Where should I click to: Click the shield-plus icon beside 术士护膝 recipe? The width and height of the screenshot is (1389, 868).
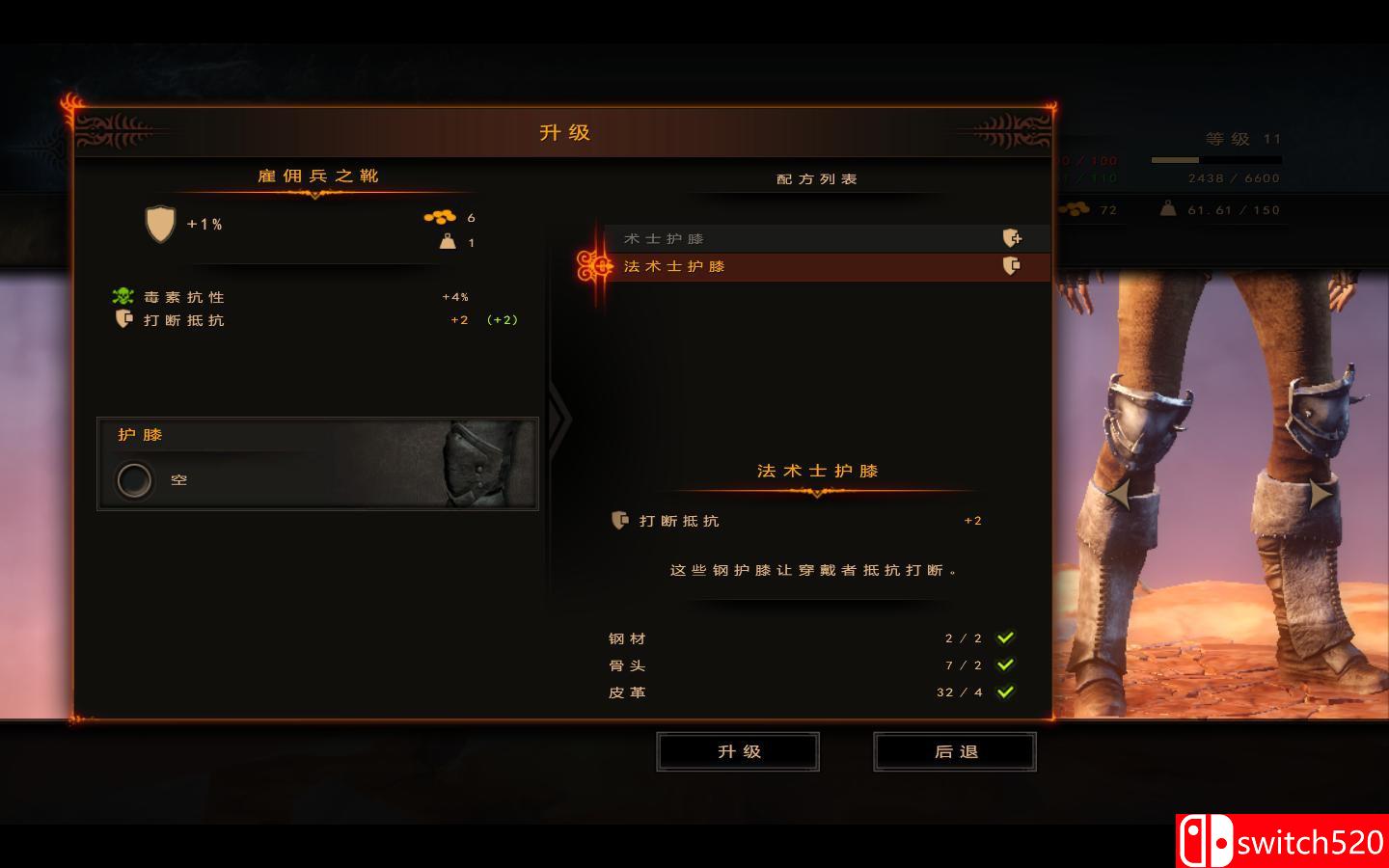(x=1012, y=237)
